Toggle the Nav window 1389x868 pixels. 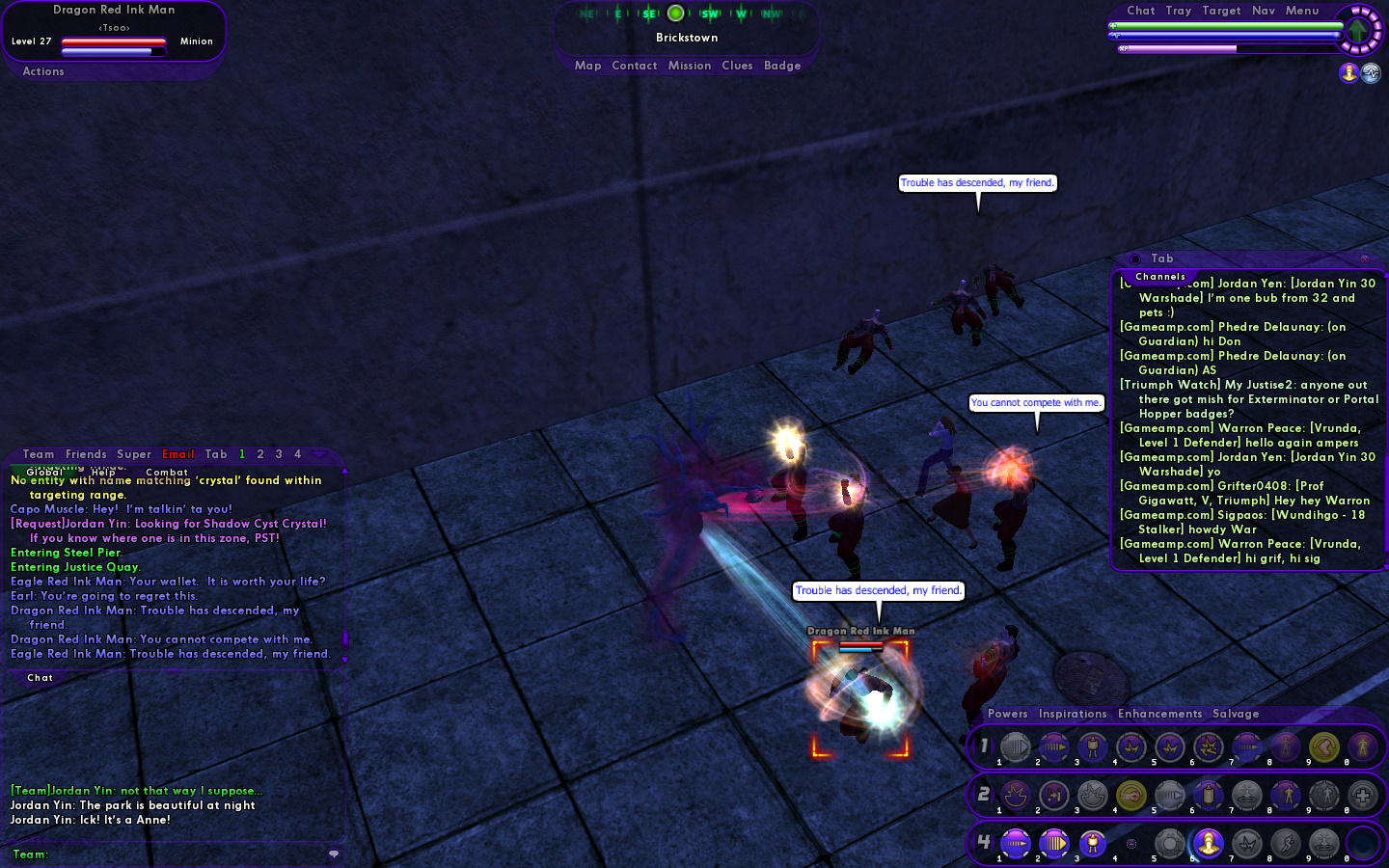pos(1264,11)
